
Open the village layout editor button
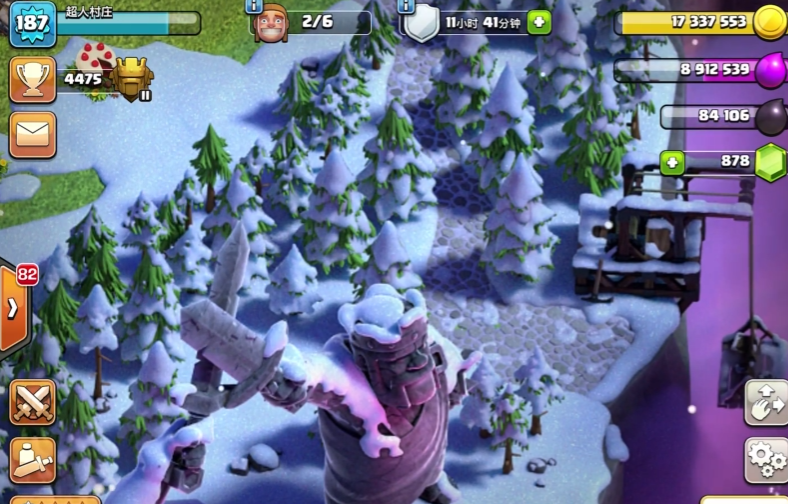[x=766, y=402]
